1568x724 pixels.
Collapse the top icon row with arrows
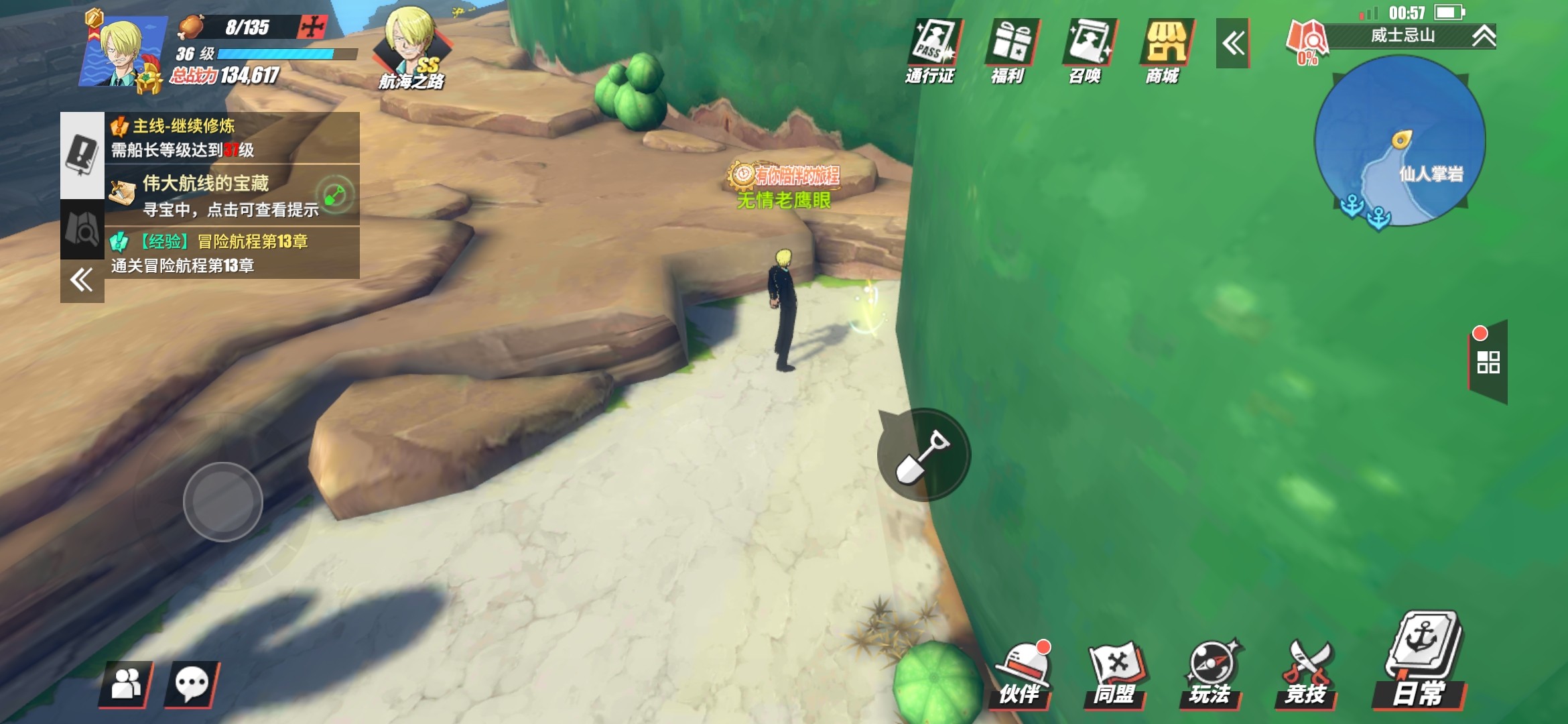(x=1232, y=44)
